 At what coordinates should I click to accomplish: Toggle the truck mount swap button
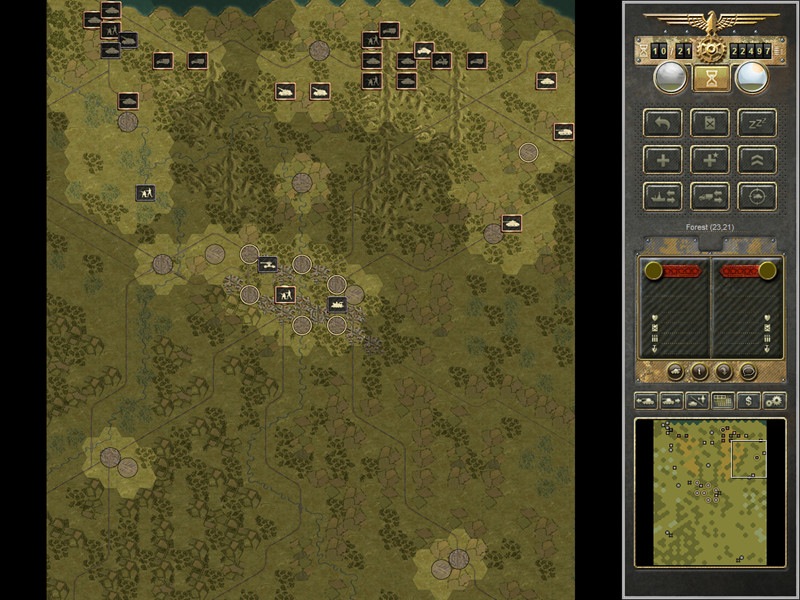[x=710, y=196]
